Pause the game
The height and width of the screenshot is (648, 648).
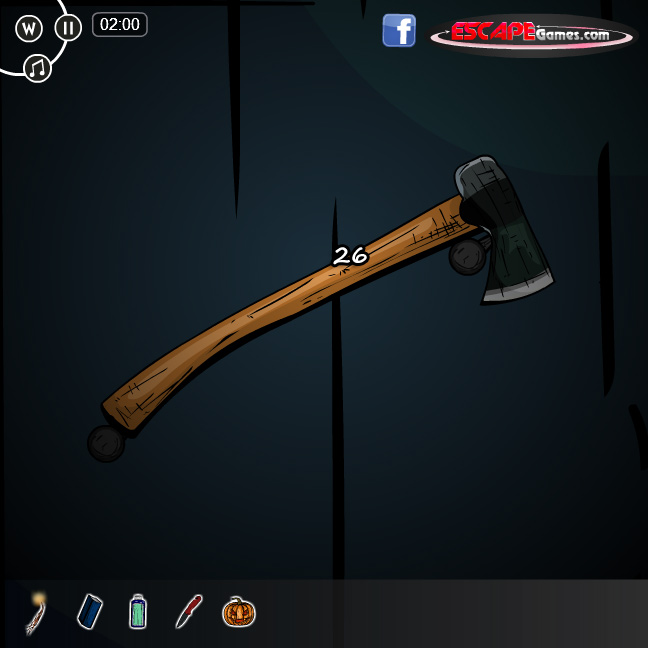68,27
